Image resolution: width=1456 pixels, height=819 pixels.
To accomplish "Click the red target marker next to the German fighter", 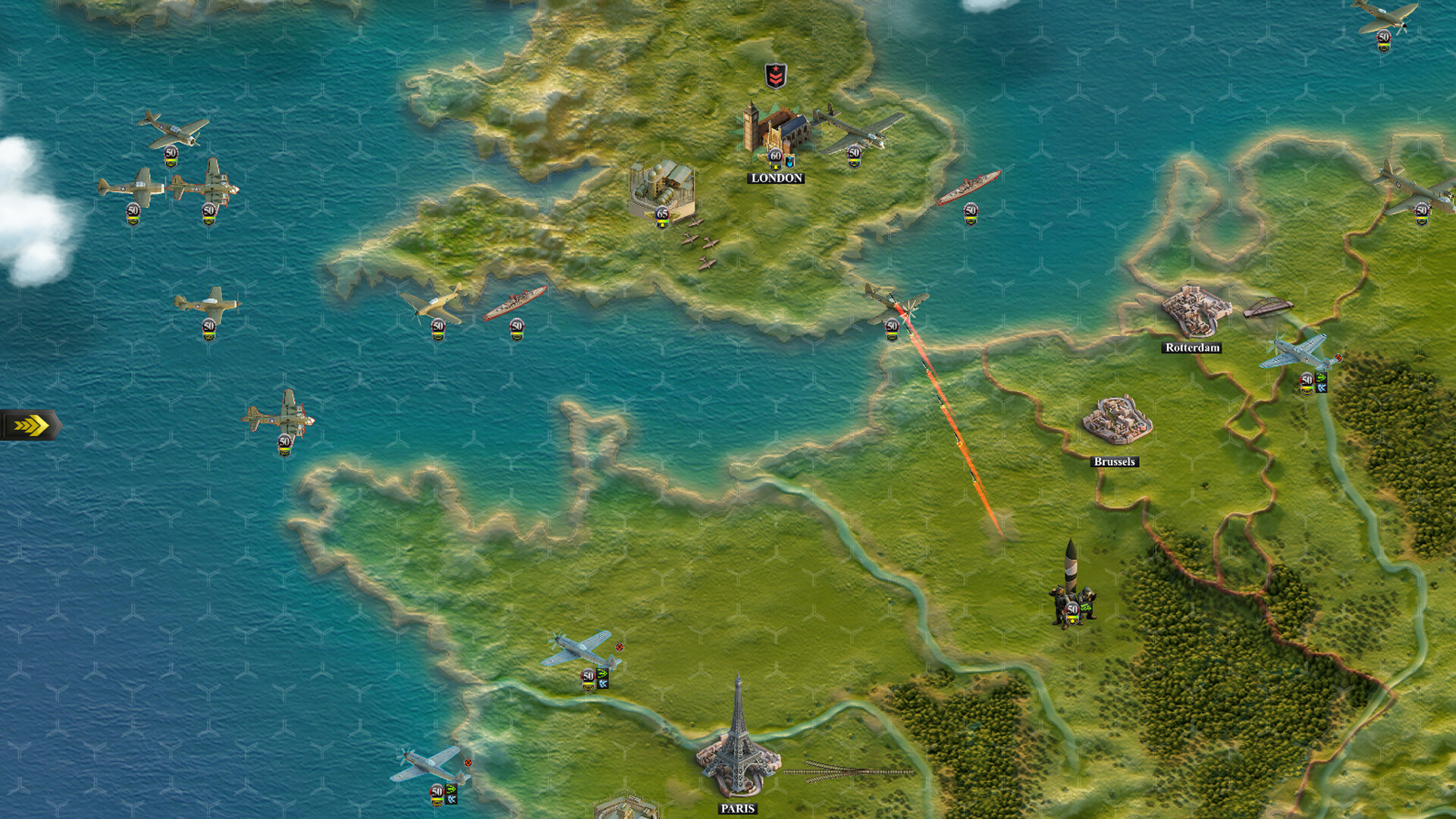I will pos(1338,357).
